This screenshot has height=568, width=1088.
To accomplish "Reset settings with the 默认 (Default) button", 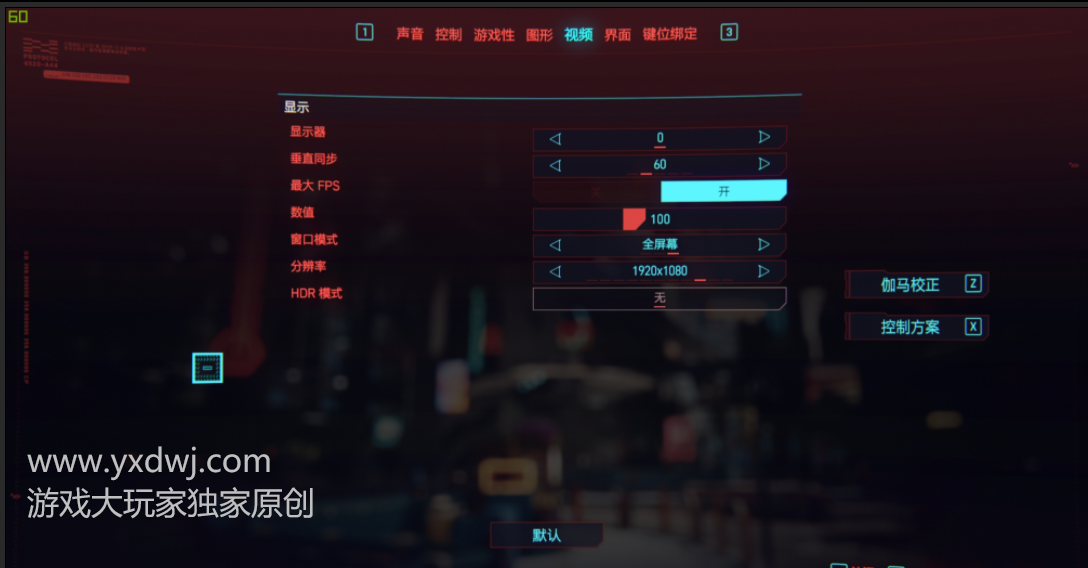I will [546, 535].
